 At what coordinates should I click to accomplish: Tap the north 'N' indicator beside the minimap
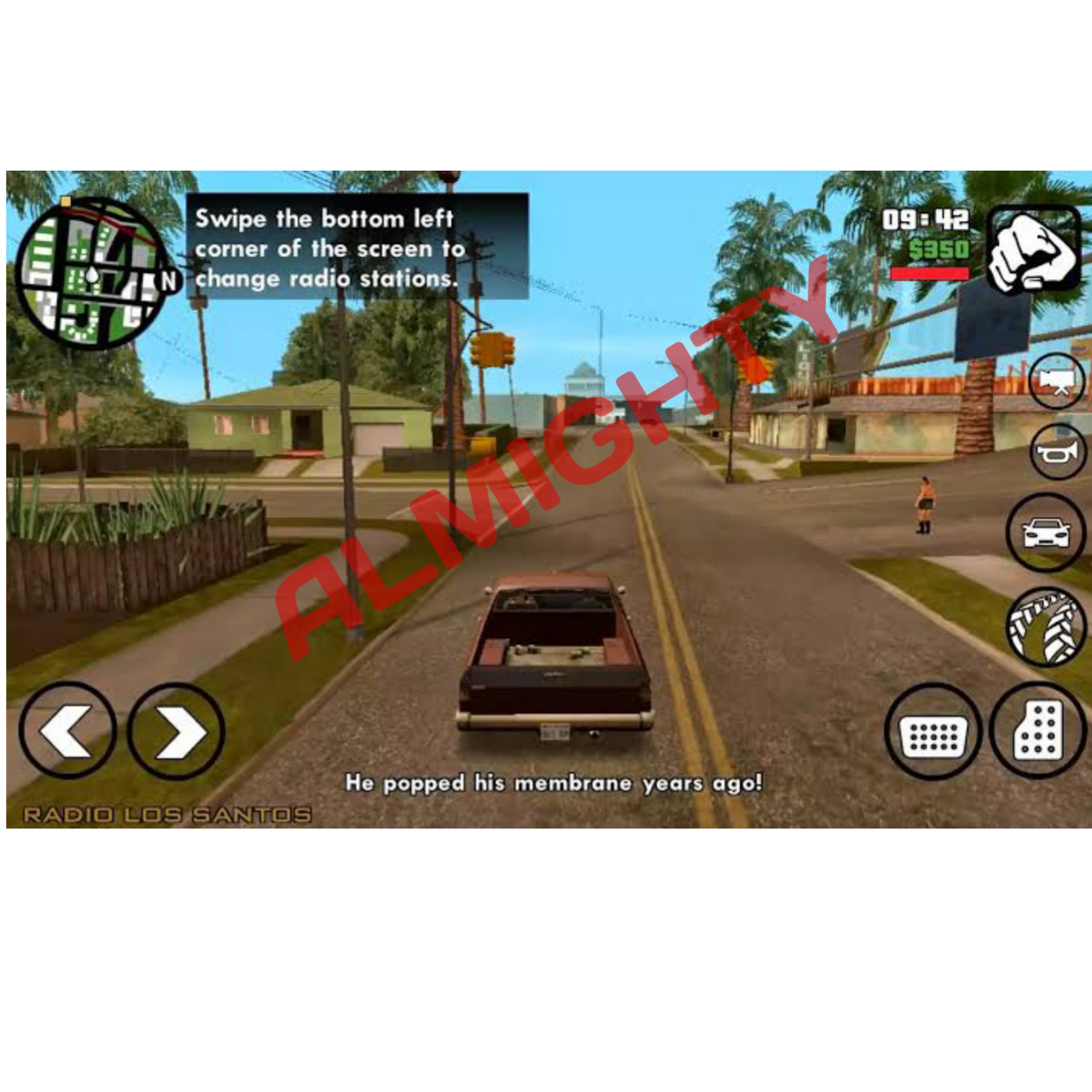point(168,278)
